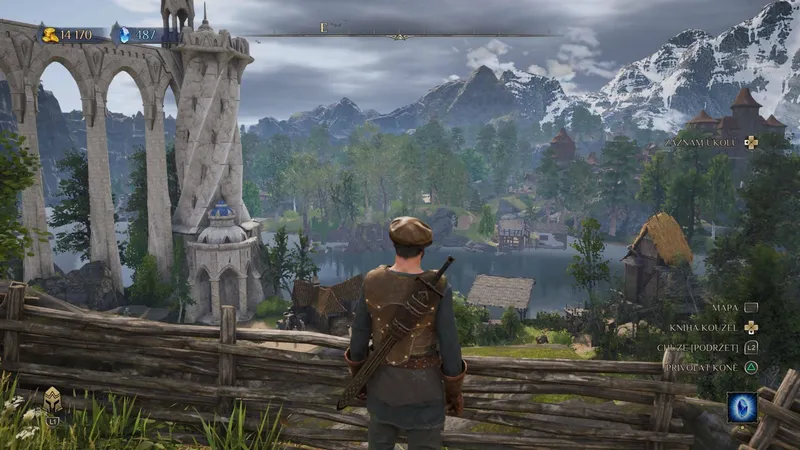Select the PŘIVOLAT KONĚ horse summon option
The image size is (800, 450).
[708, 367]
